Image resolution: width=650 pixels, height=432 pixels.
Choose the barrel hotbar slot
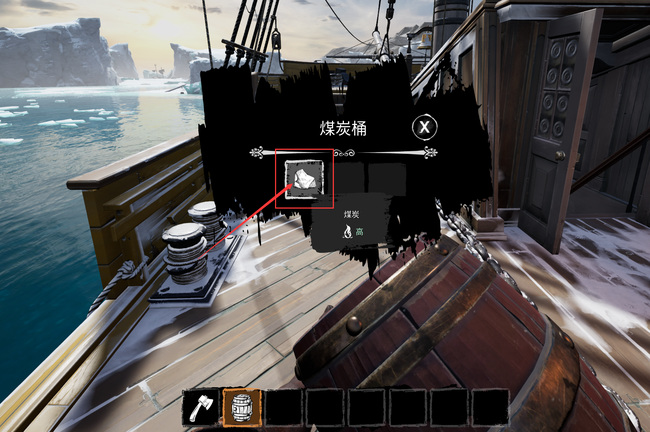tap(242, 408)
